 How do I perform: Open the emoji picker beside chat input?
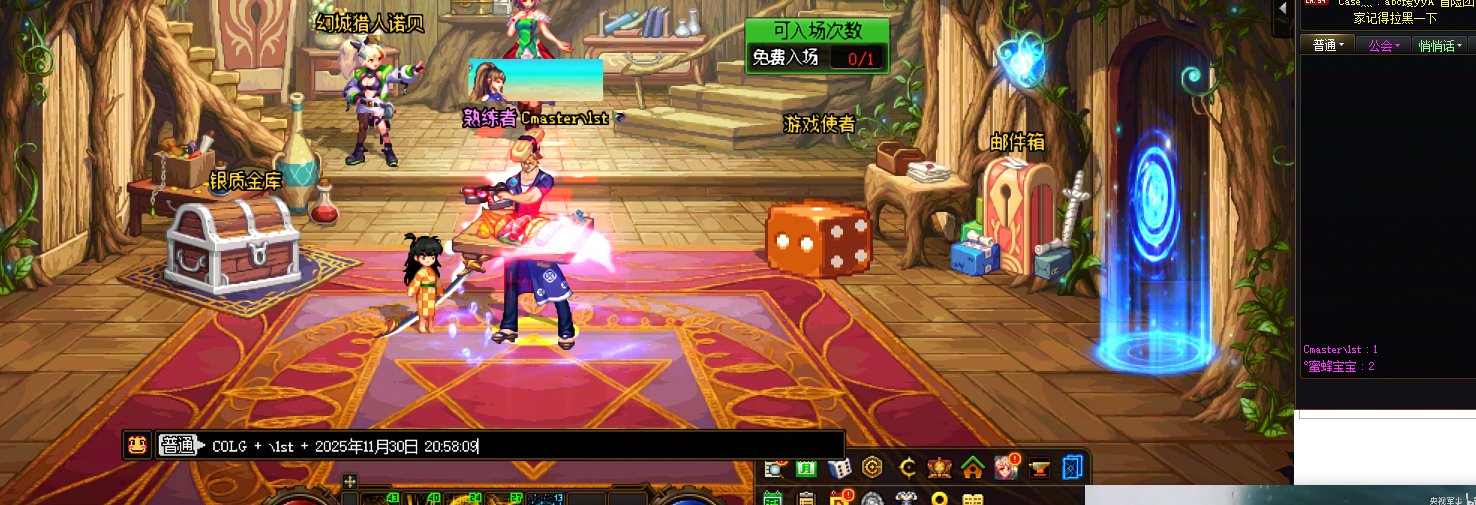137,446
